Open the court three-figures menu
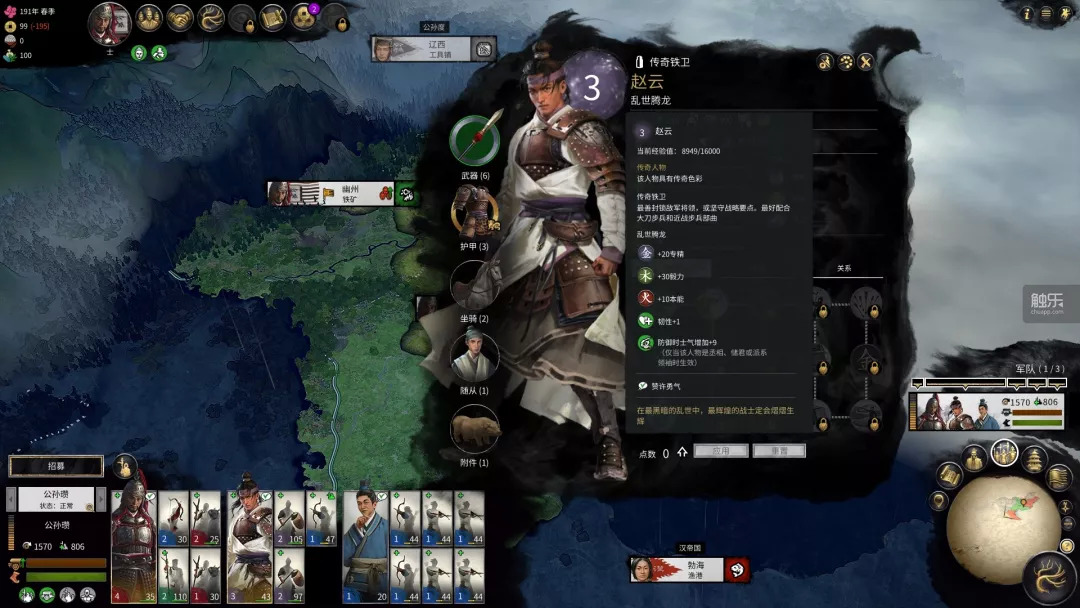 (305, 18)
